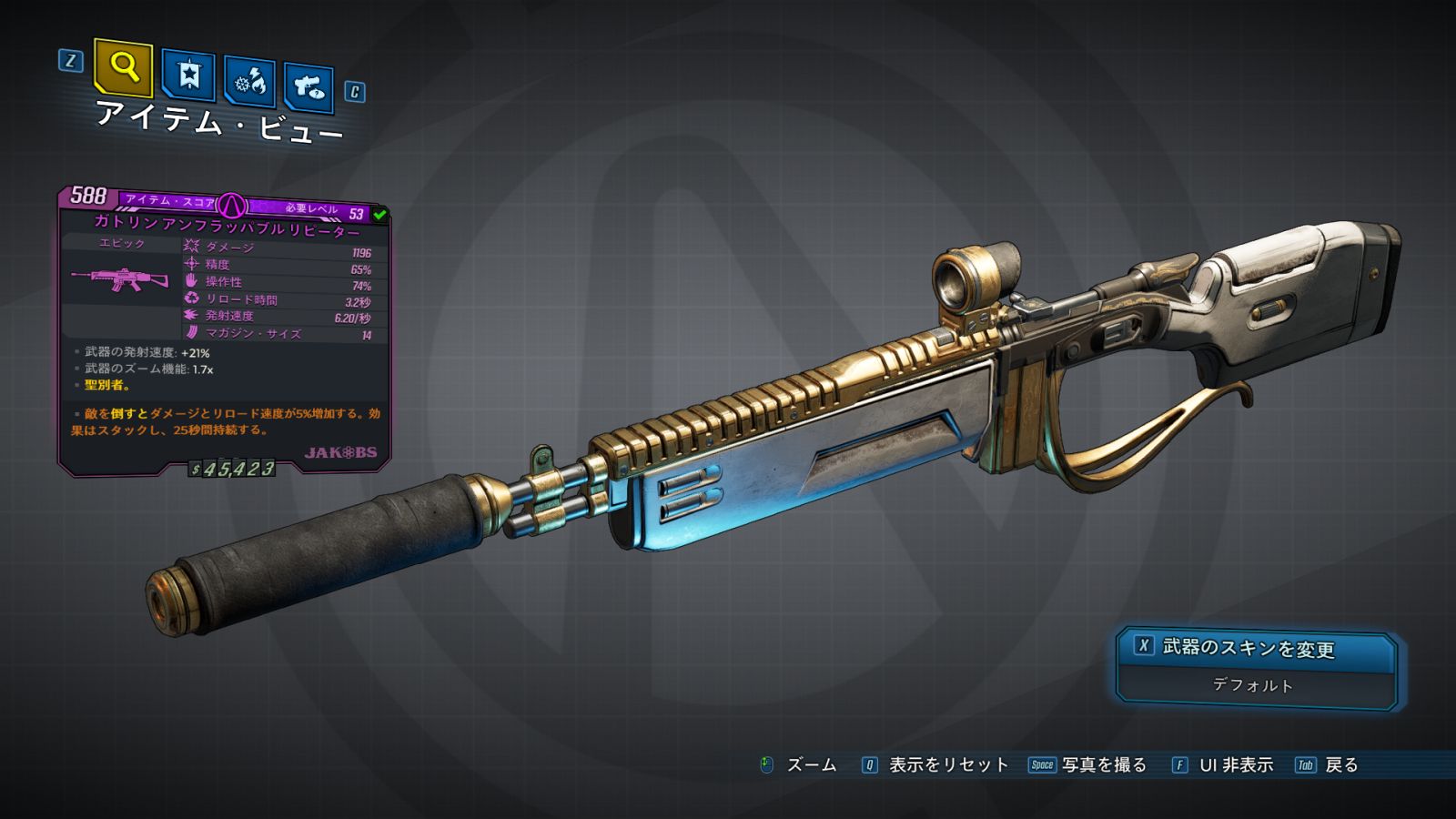Click the Jakobs rifle item card

(x=225, y=332)
